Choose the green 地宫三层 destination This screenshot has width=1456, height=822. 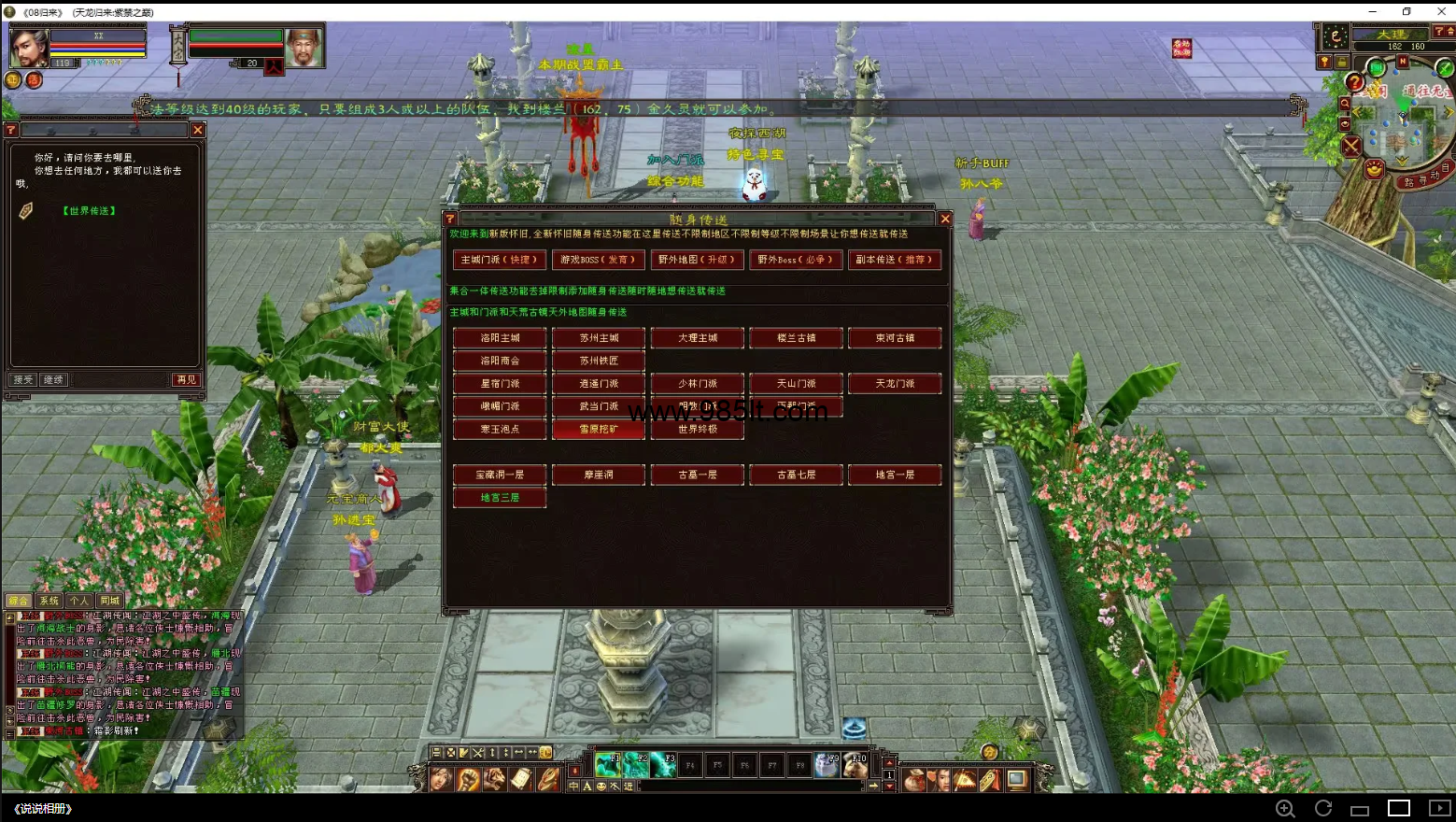(x=500, y=498)
